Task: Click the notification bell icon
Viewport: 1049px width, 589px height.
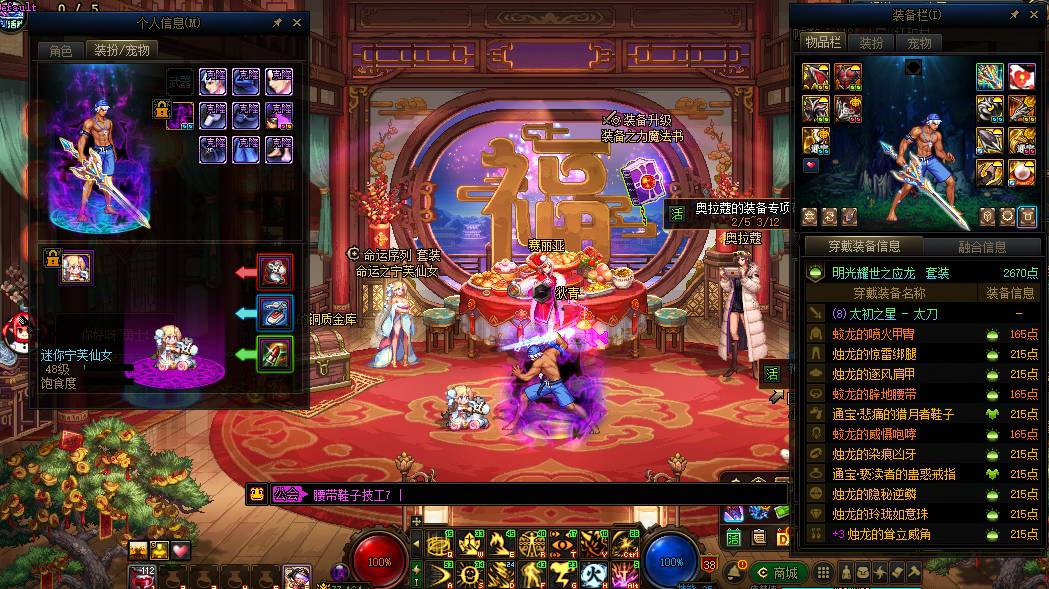Action: [733, 573]
